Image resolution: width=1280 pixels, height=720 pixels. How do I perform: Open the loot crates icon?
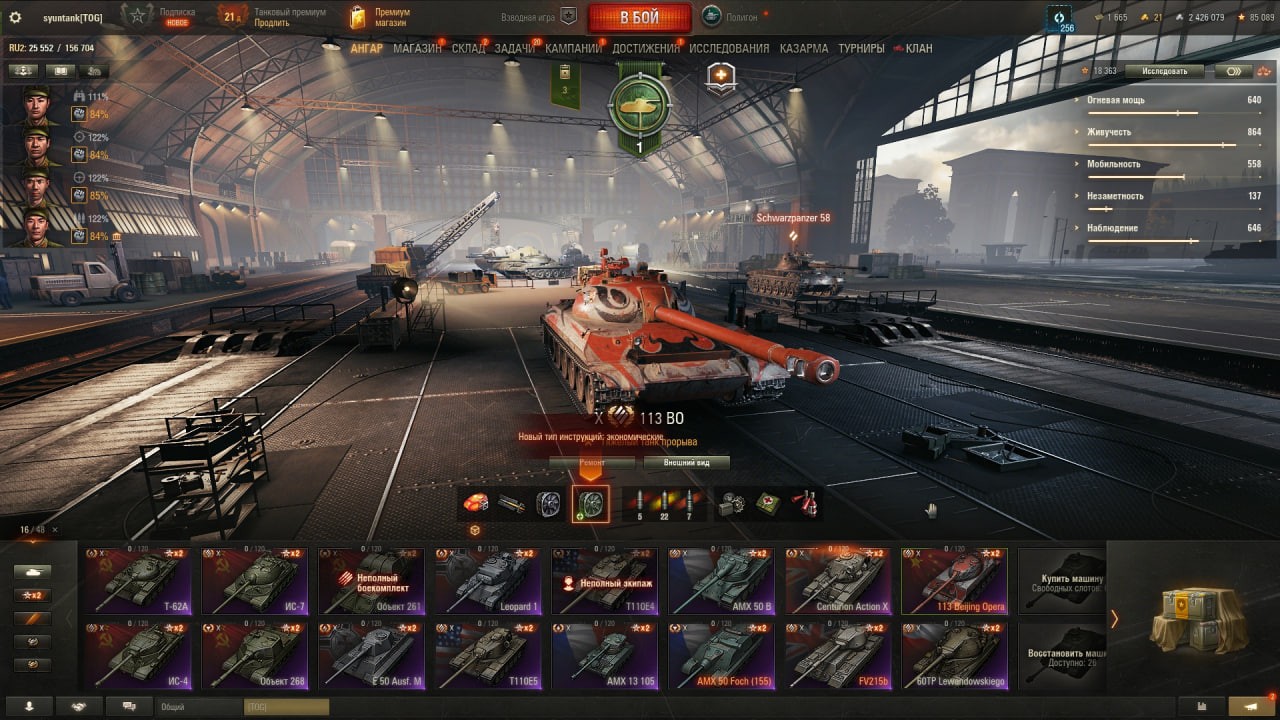[x=1199, y=618]
